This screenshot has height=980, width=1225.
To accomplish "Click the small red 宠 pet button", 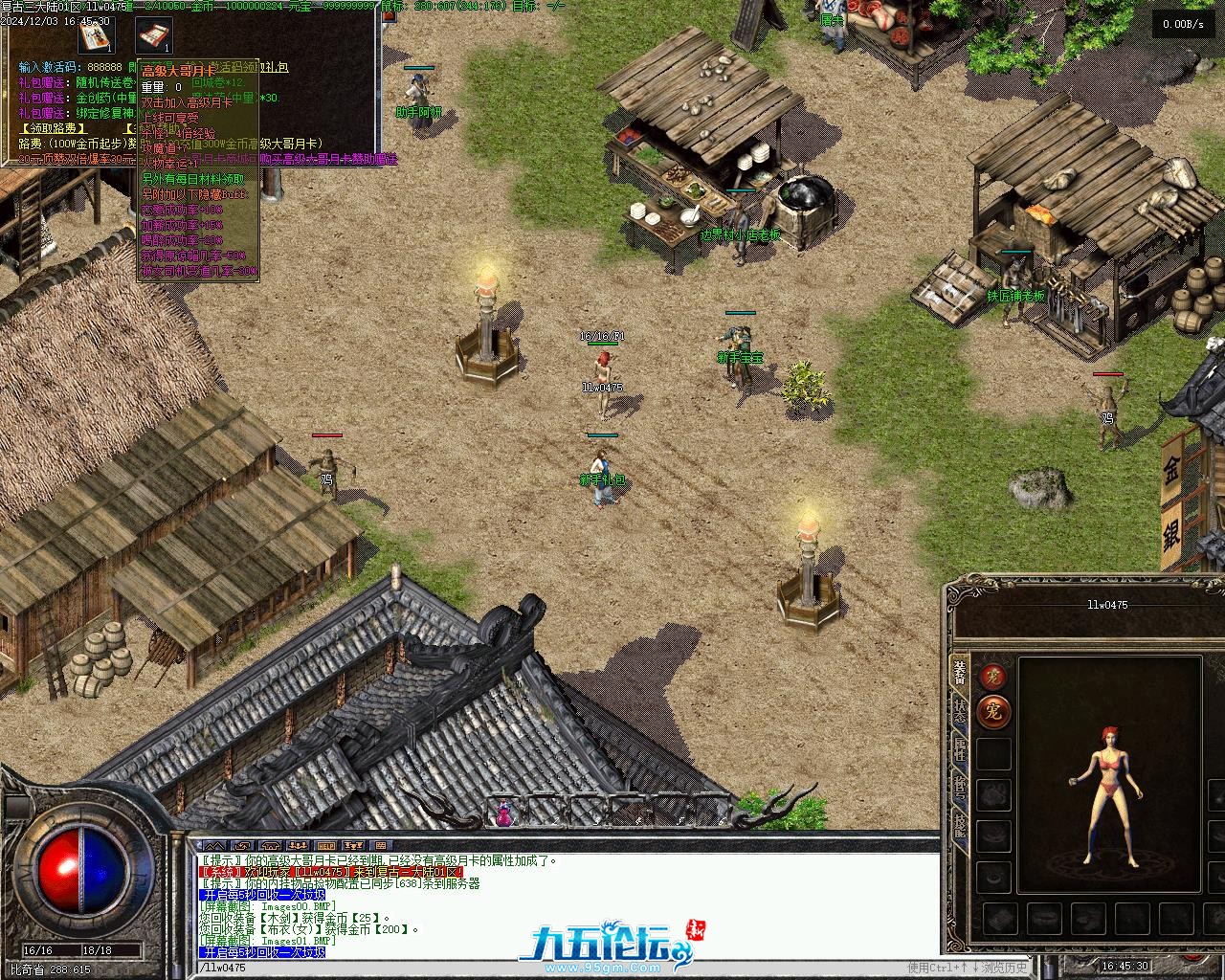I will click(992, 676).
